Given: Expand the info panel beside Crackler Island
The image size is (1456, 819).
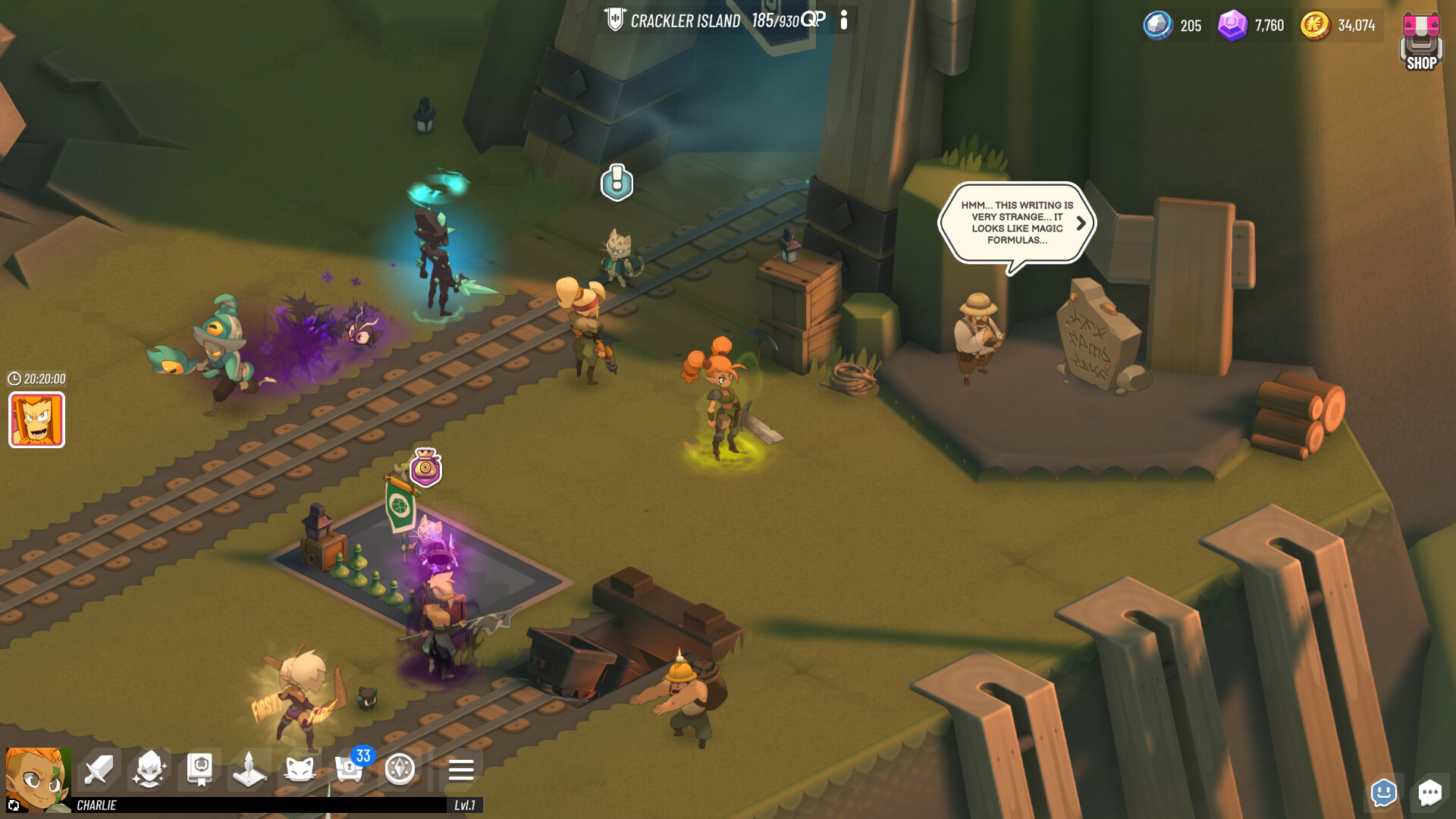Looking at the screenshot, I should [x=844, y=21].
